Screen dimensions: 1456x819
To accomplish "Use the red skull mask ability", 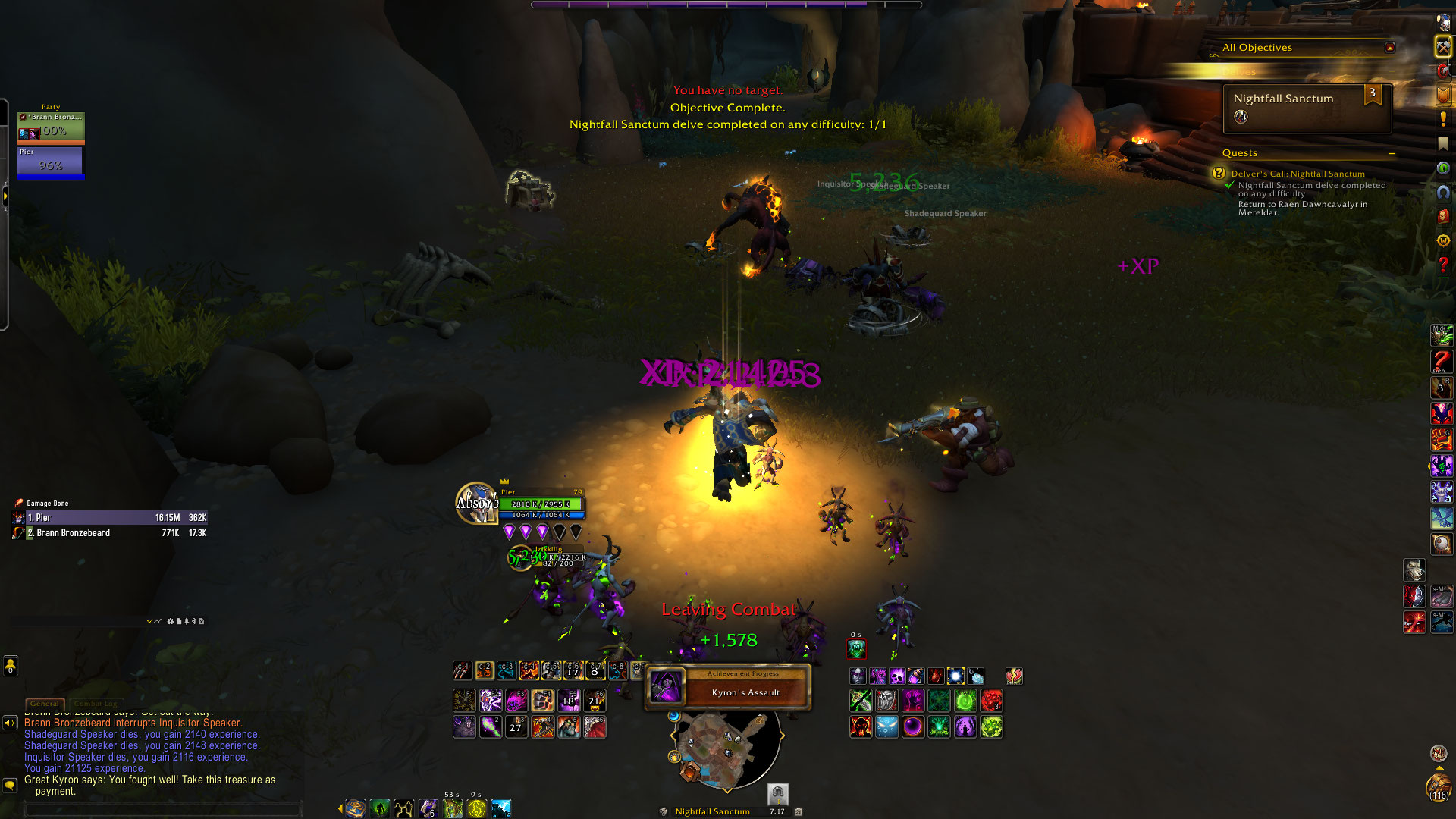I will point(861,727).
